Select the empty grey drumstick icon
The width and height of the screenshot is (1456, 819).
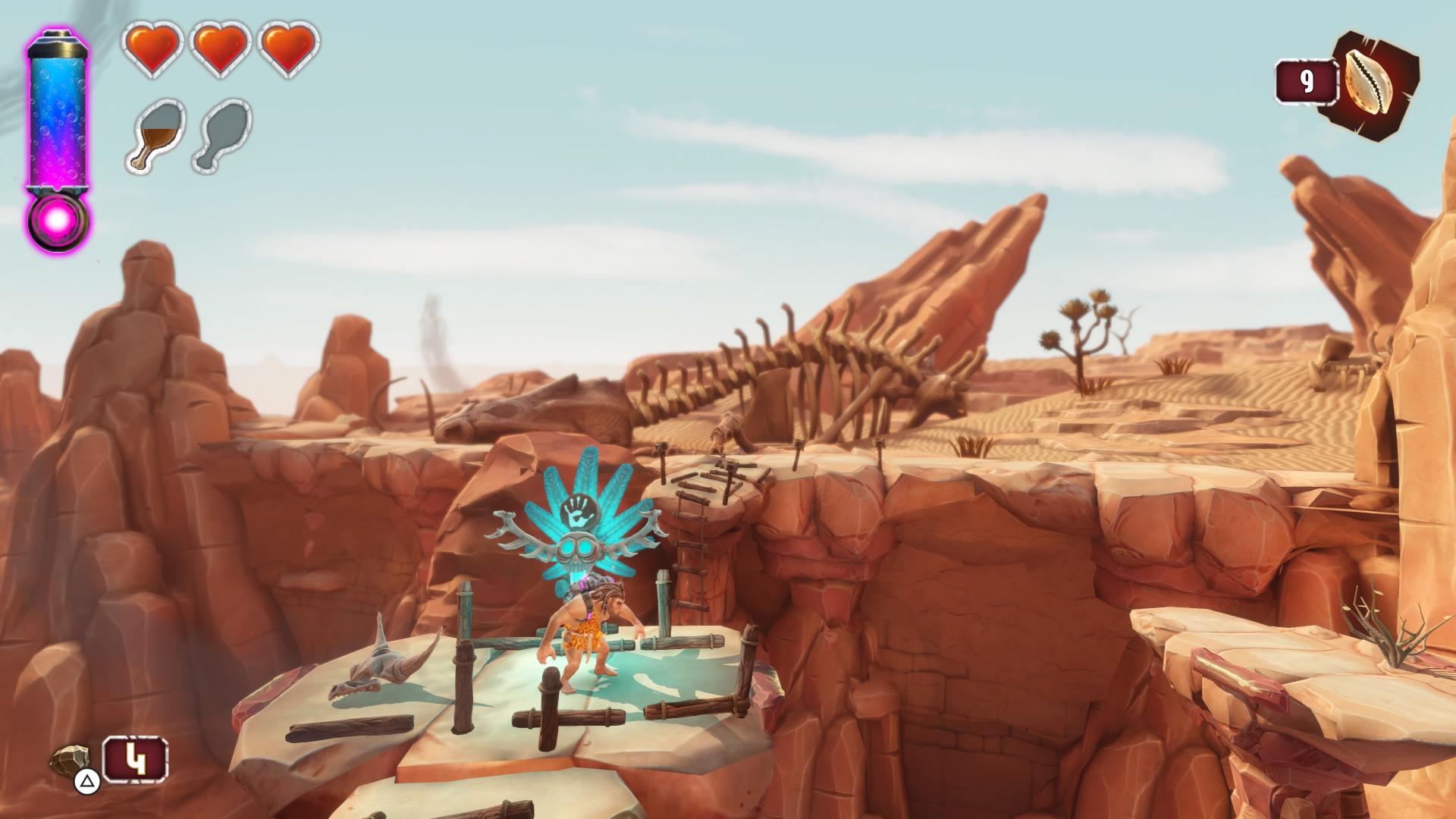224,136
